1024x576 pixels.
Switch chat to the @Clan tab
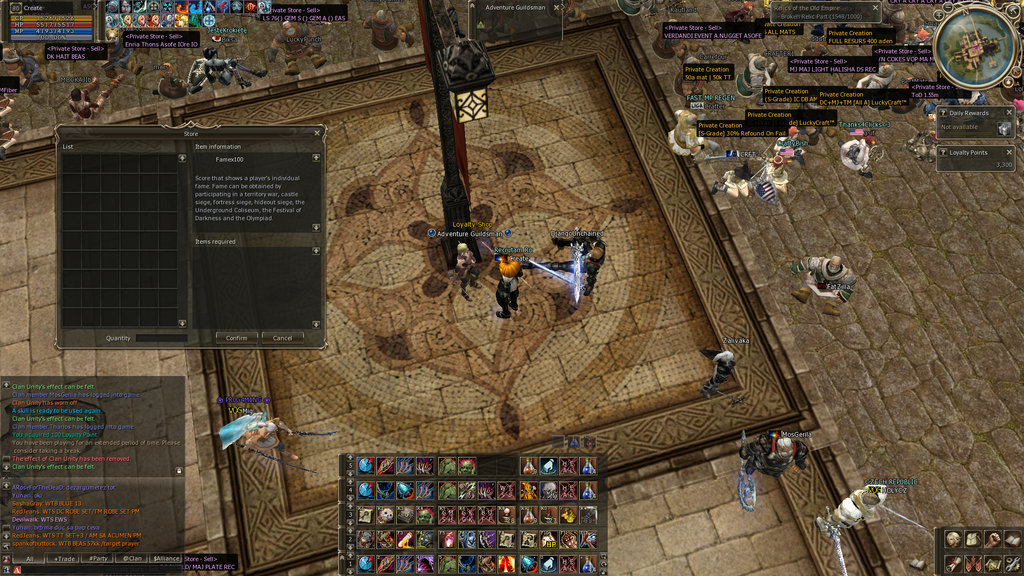tap(131, 559)
